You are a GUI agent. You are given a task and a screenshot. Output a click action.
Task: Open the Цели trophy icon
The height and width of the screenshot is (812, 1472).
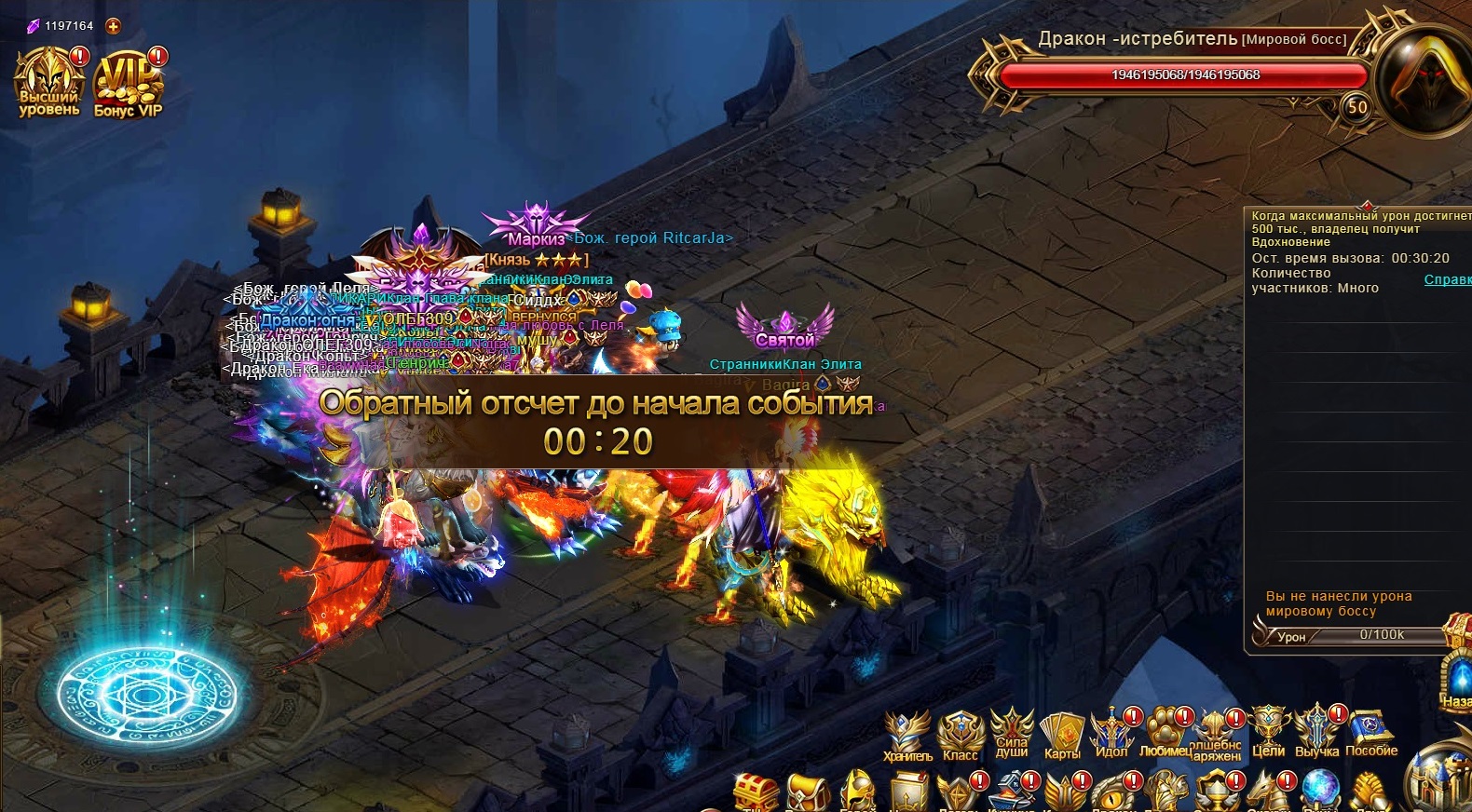[1268, 732]
